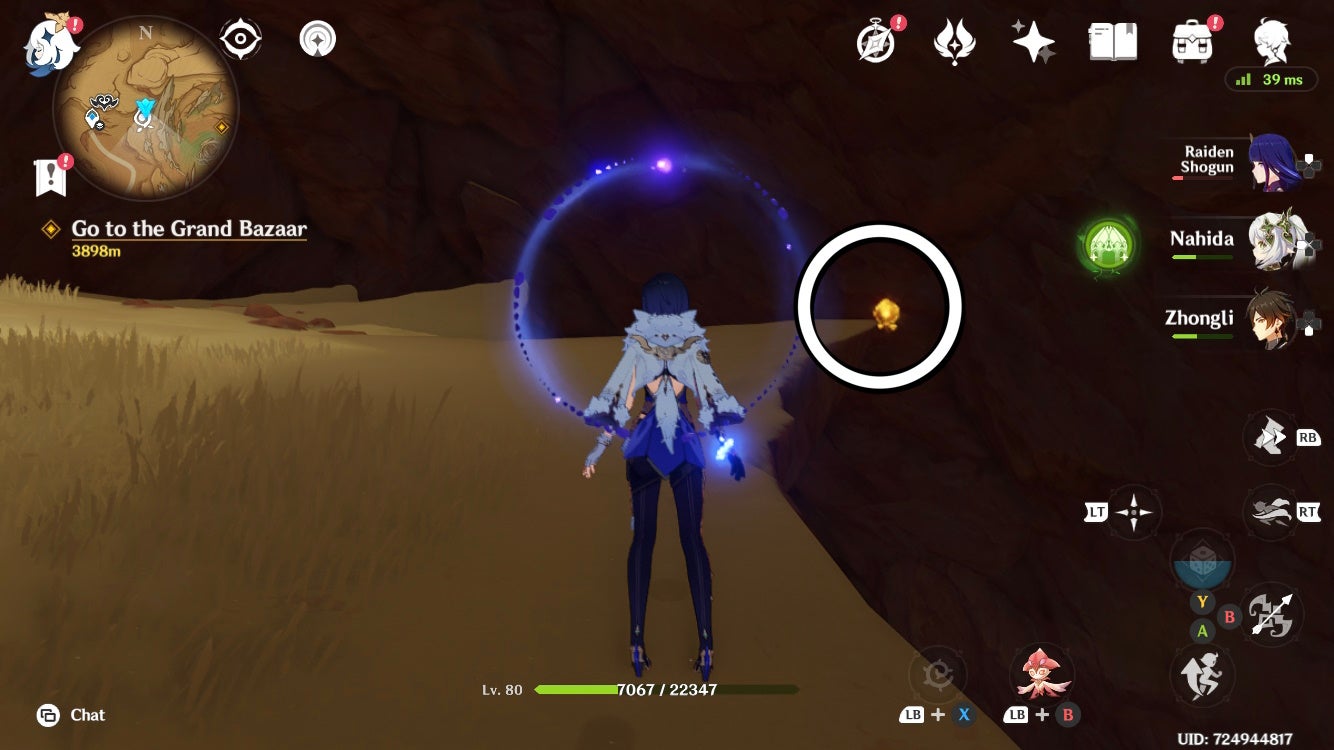The height and width of the screenshot is (750, 1334).
Task: Click the bow attack icon near RB
Action: pos(1268,437)
